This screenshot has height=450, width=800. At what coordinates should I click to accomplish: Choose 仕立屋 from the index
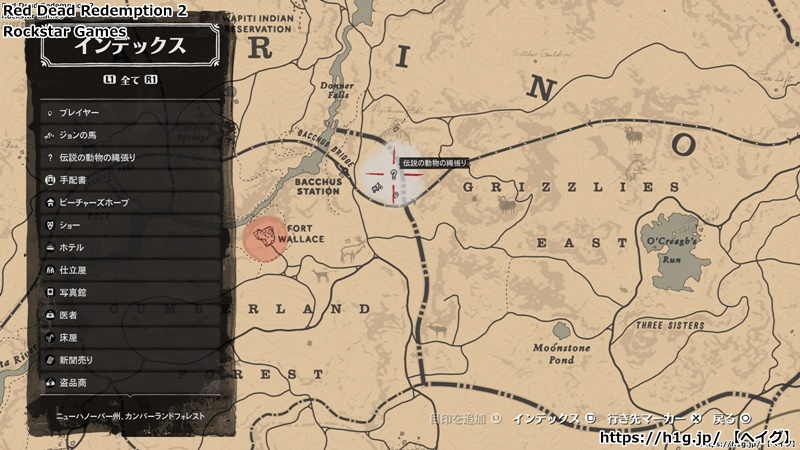(x=130, y=270)
